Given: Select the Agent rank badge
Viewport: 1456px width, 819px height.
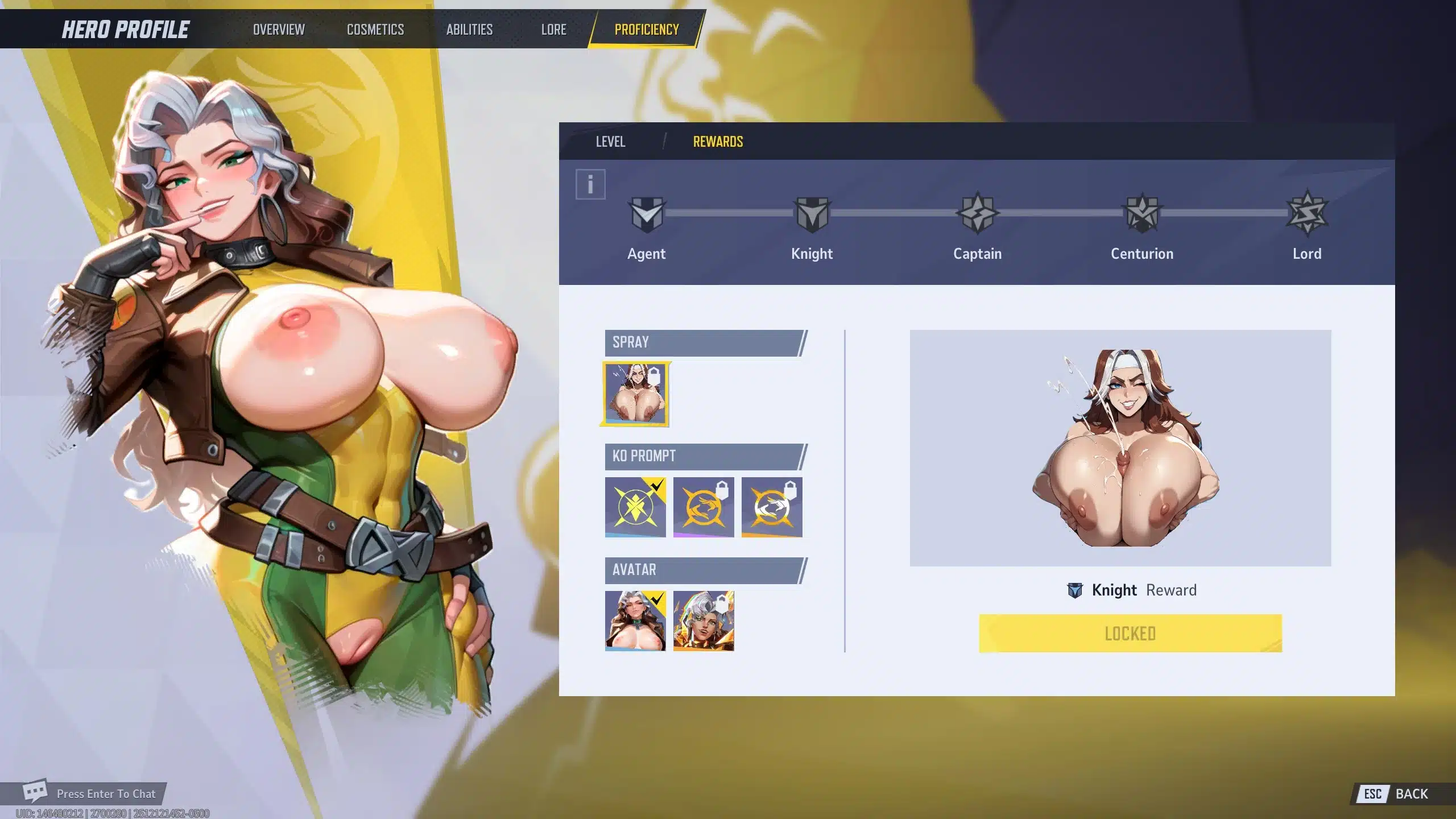Looking at the screenshot, I should coord(647,214).
